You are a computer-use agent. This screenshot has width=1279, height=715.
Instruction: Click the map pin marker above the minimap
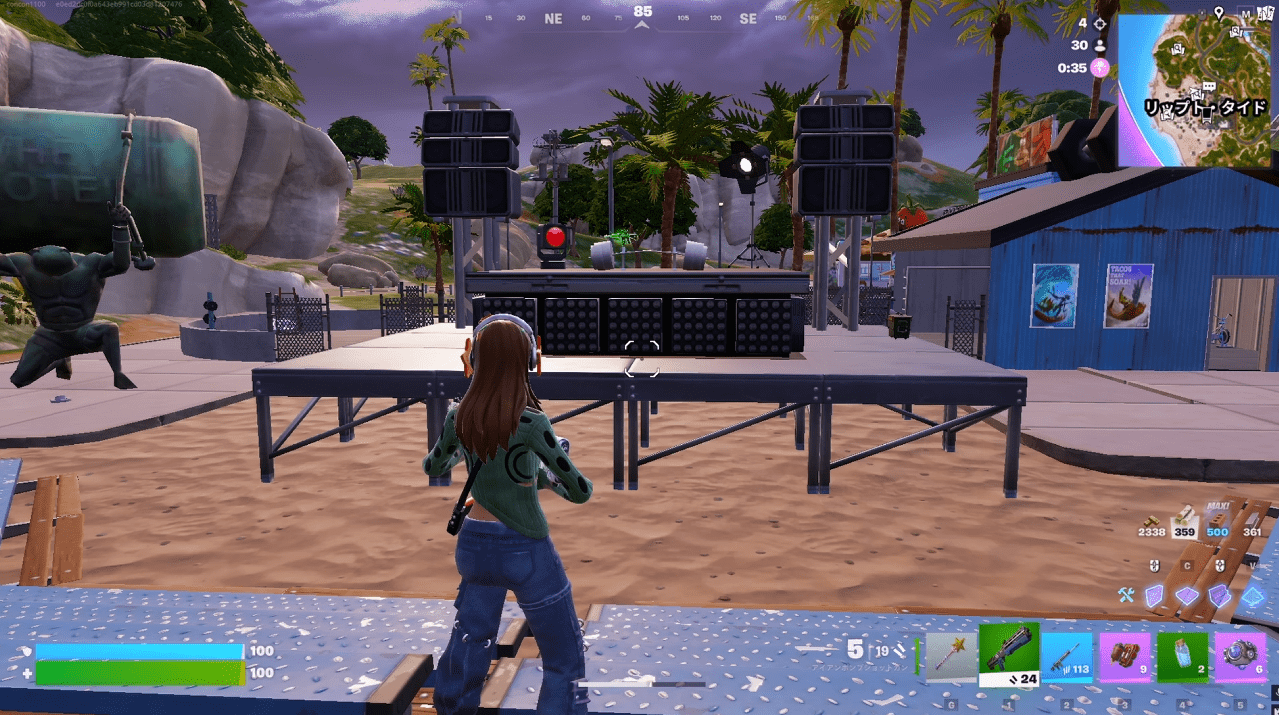pos(1219,12)
